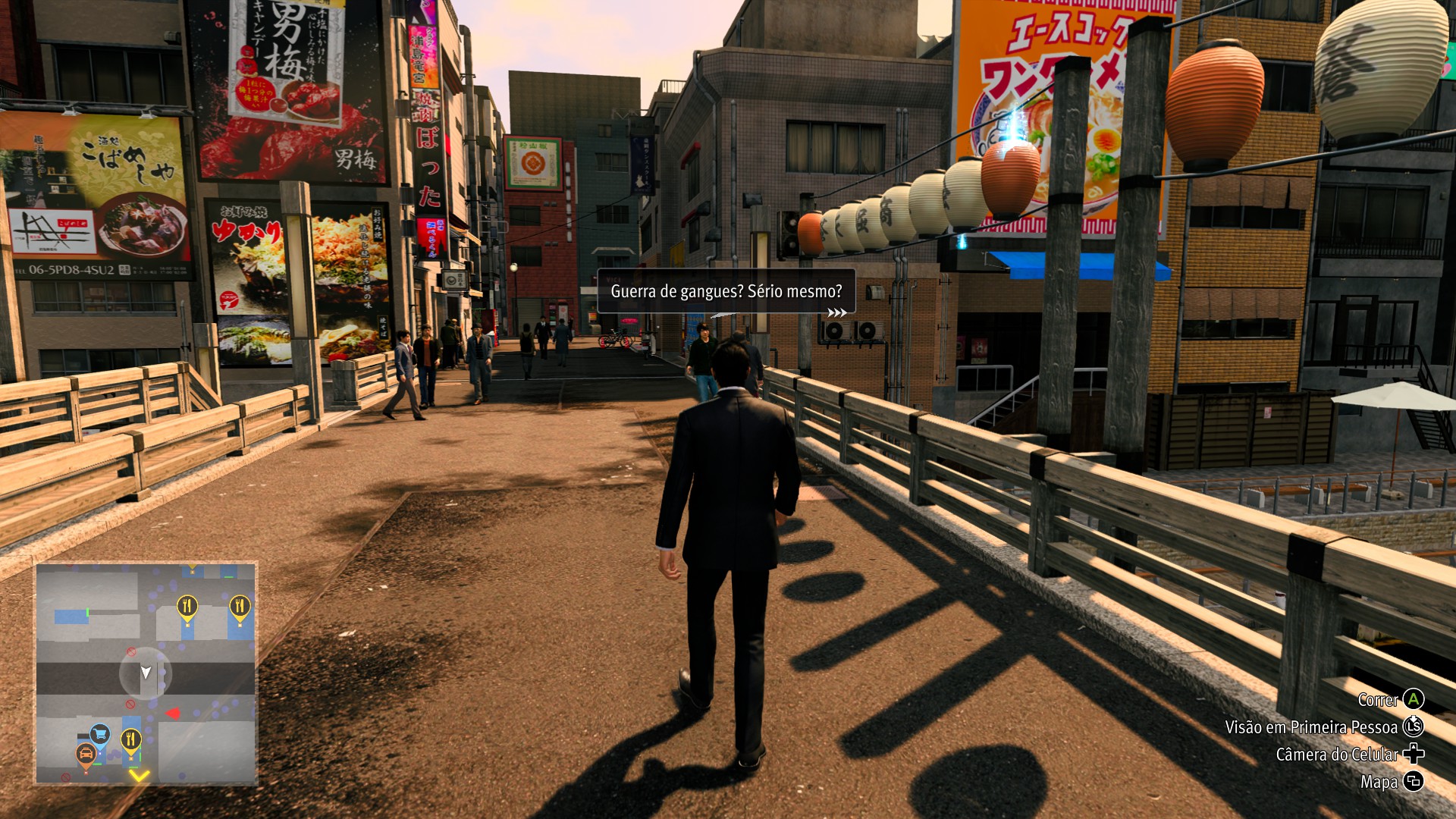The height and width of the screenshot is (819, 1456).
Task: Choose the restaurant marker beside the shopping cart
Action: click(x=131, y=739)
